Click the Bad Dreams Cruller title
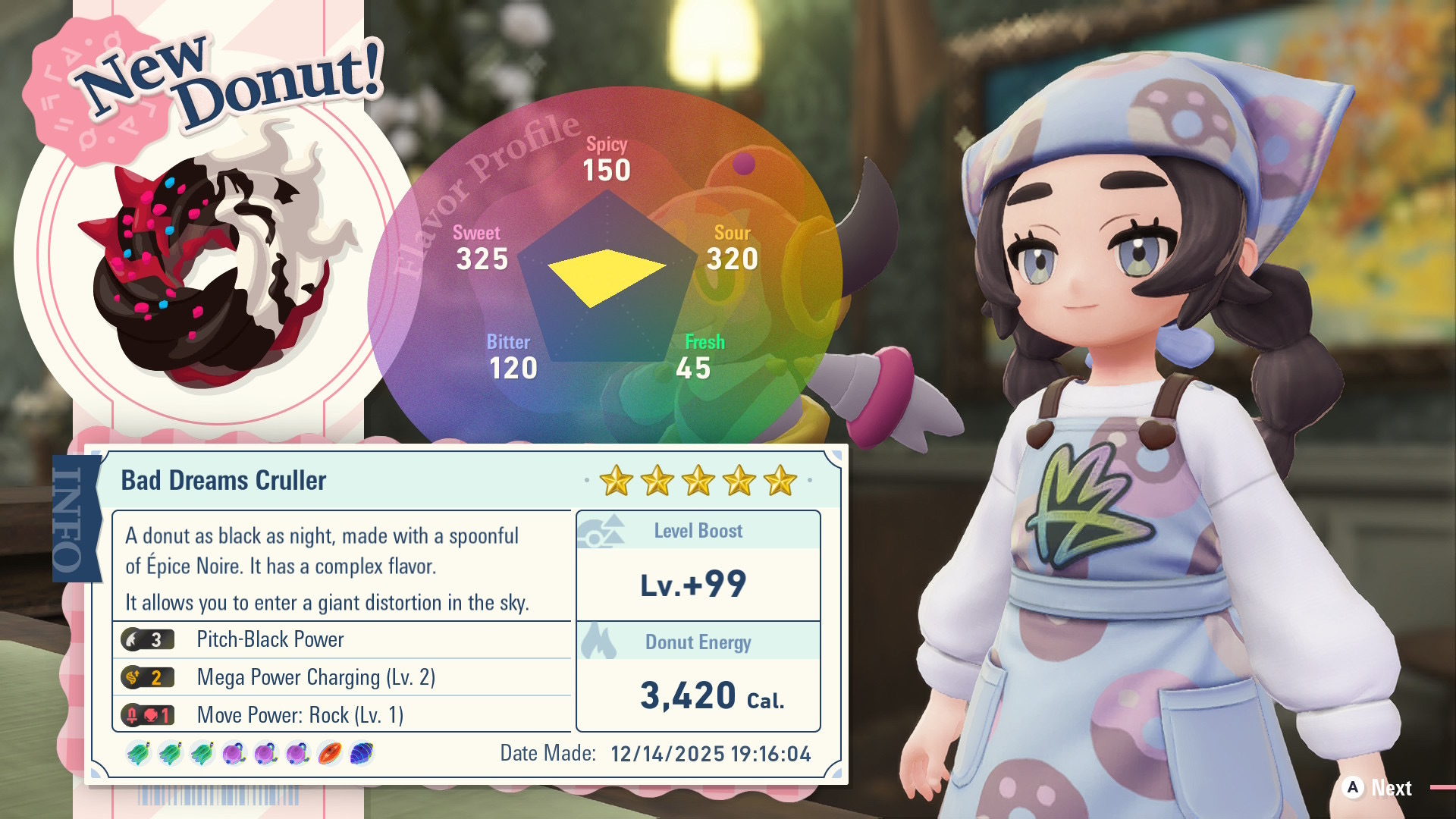The image size is (1456, 819). pos(224,480)
